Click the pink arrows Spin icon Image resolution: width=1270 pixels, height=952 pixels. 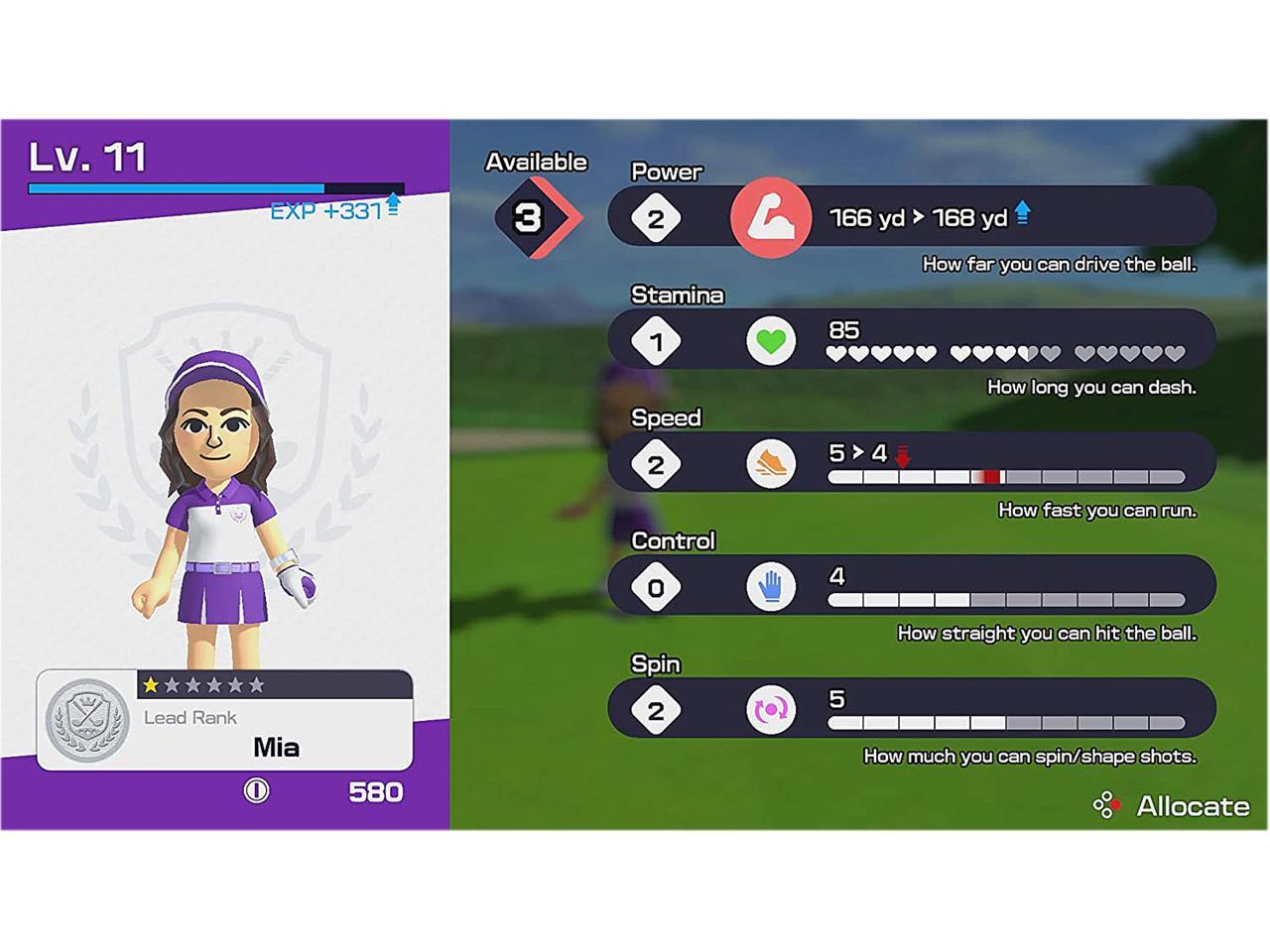pos(771,710)
